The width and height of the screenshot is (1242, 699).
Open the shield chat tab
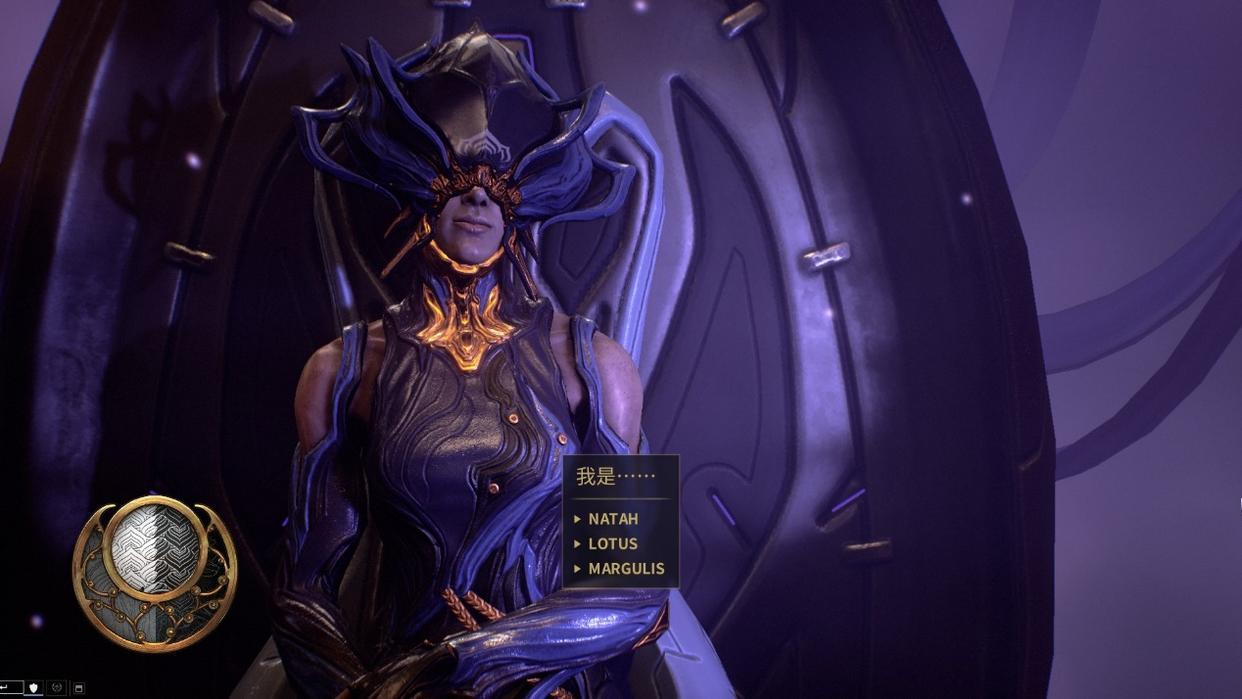[33, 689]
